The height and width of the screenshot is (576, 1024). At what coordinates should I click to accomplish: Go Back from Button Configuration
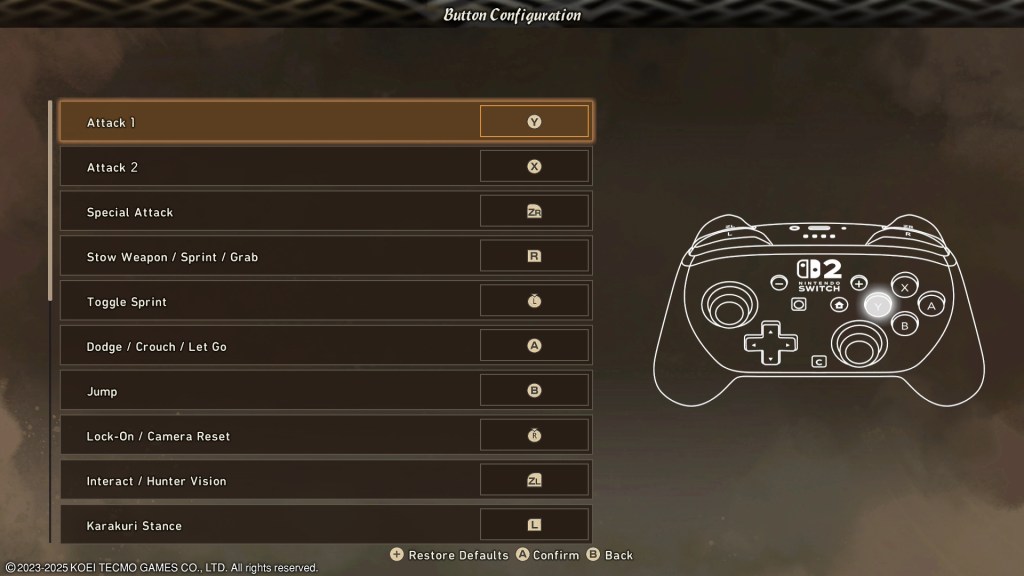pos(610,555)
